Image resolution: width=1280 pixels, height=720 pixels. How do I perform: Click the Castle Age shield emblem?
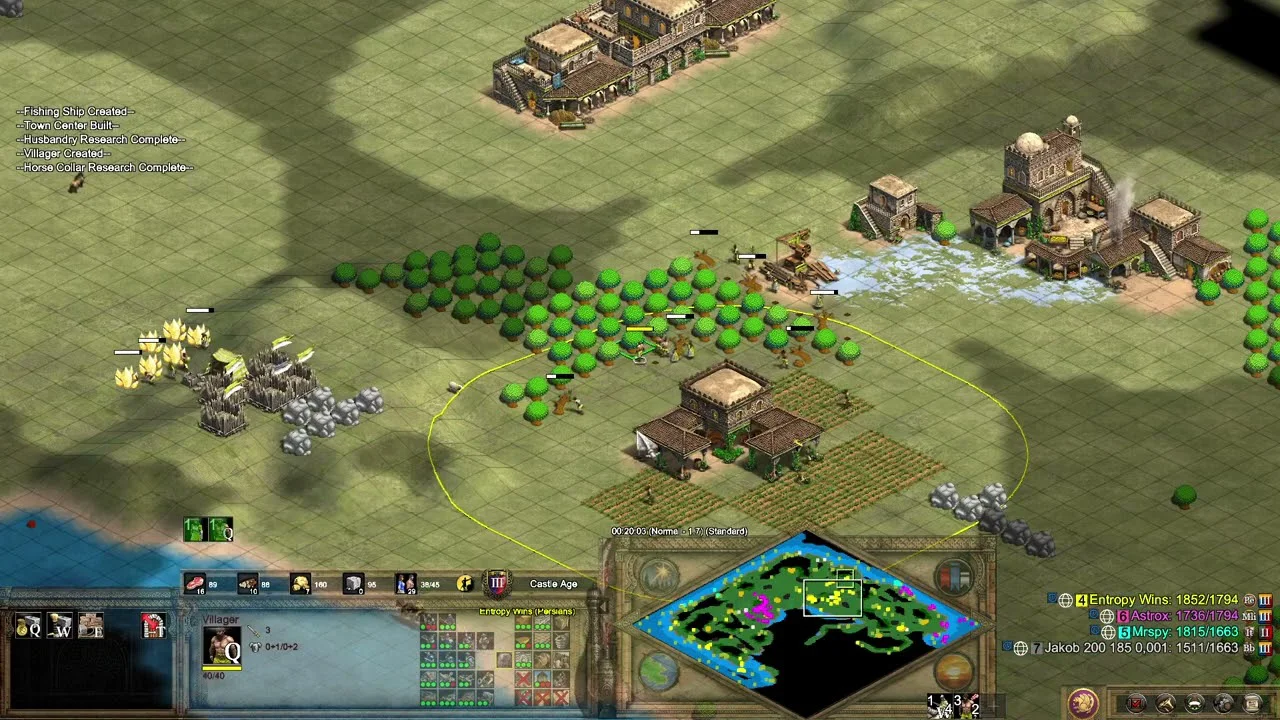point(497,583)
